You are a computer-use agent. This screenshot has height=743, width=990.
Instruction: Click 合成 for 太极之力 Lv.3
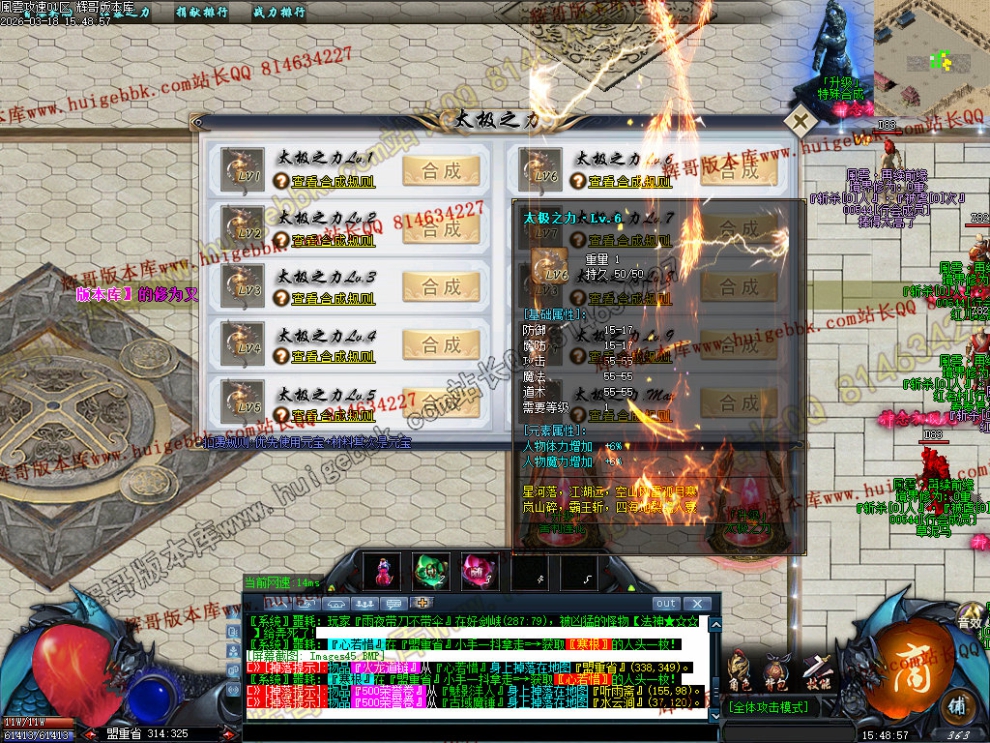[x=441, y=287]
